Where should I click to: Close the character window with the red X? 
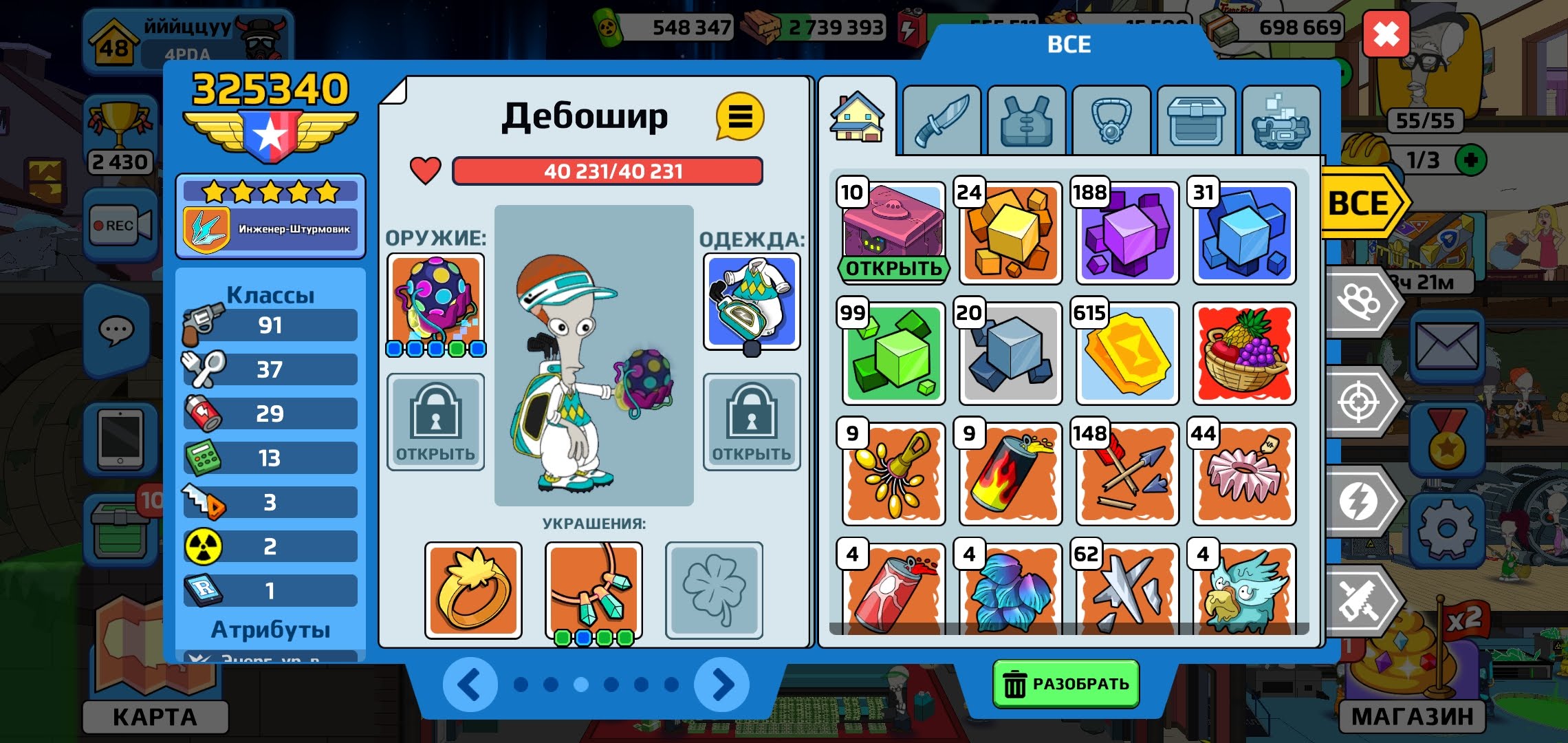[x=1386, y=34]
